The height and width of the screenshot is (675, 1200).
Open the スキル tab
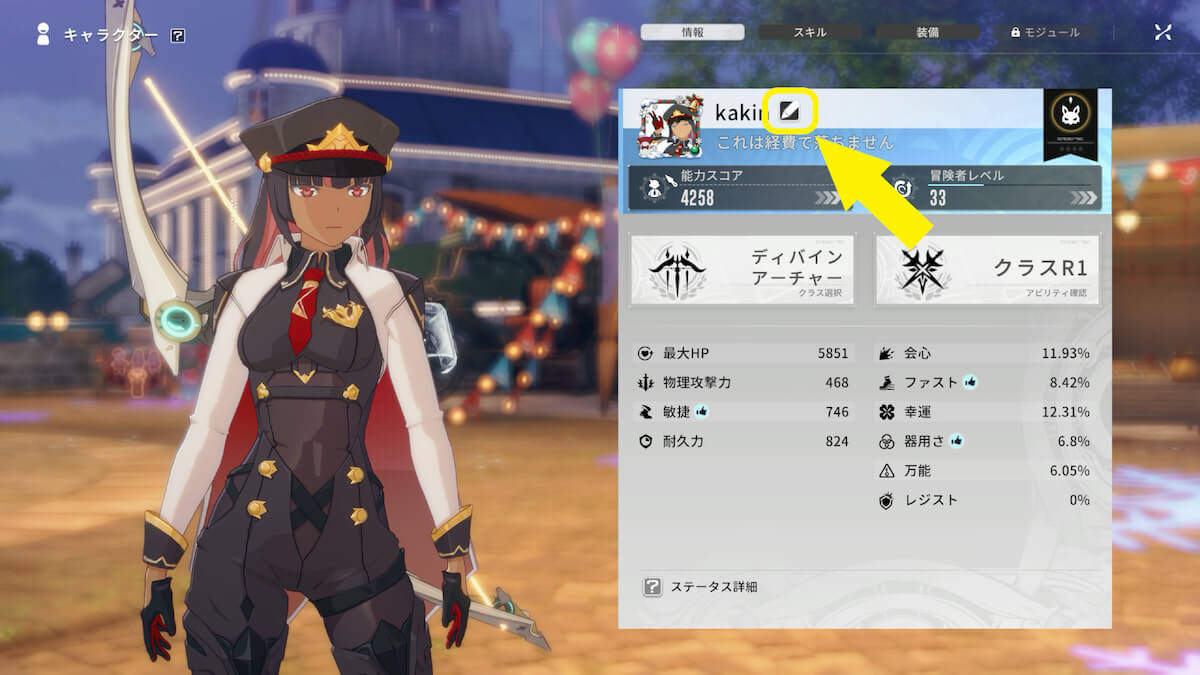click(810, 32)
